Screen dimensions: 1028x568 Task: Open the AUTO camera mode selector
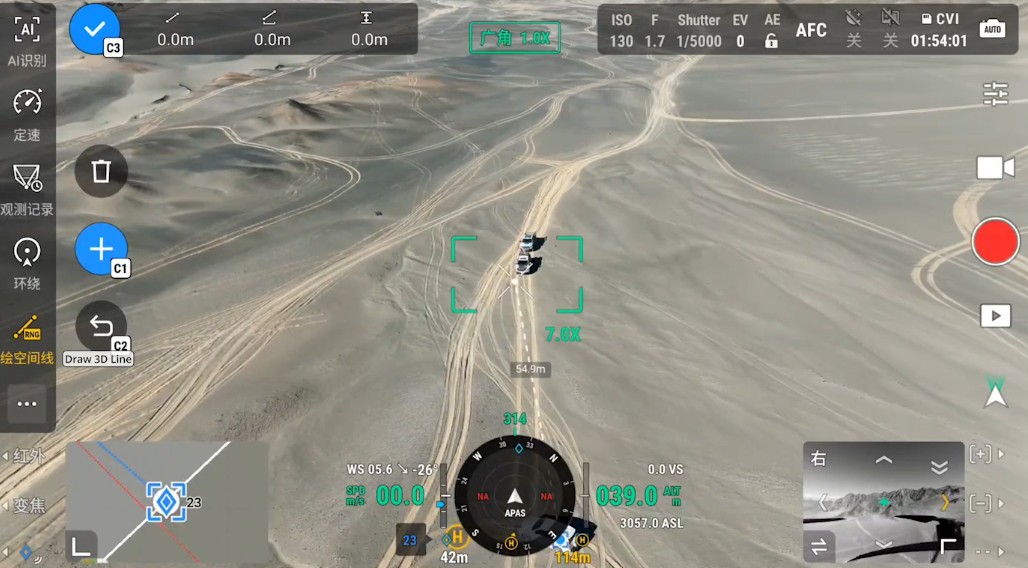click(x=993, y=29)
